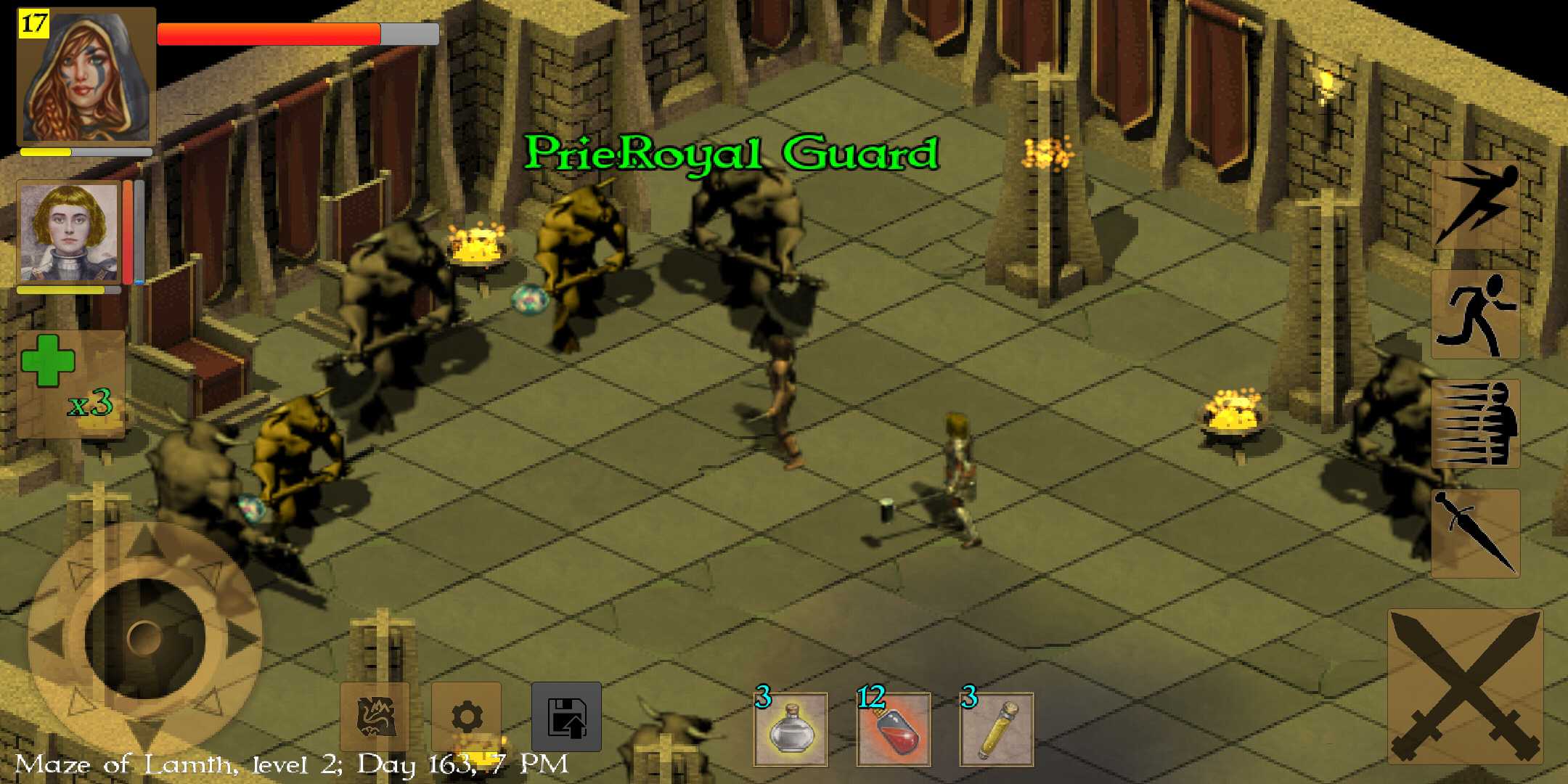Open the world map scroll icon
The width and height of the screenshot is (1568, 784).
tap(375, 716)
